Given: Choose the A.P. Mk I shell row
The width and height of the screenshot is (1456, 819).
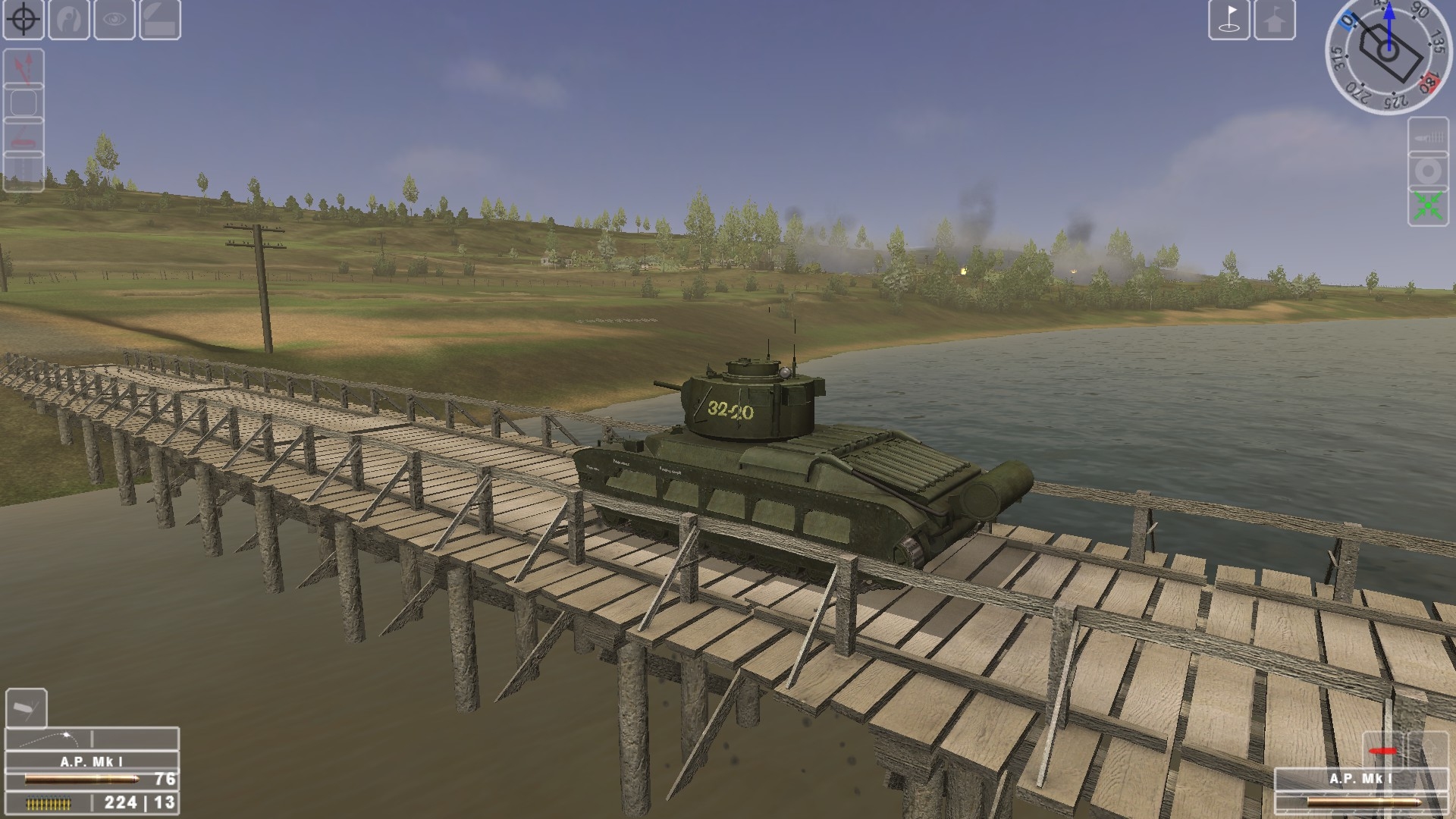Looking at the screenshot, I should (92, 778).
